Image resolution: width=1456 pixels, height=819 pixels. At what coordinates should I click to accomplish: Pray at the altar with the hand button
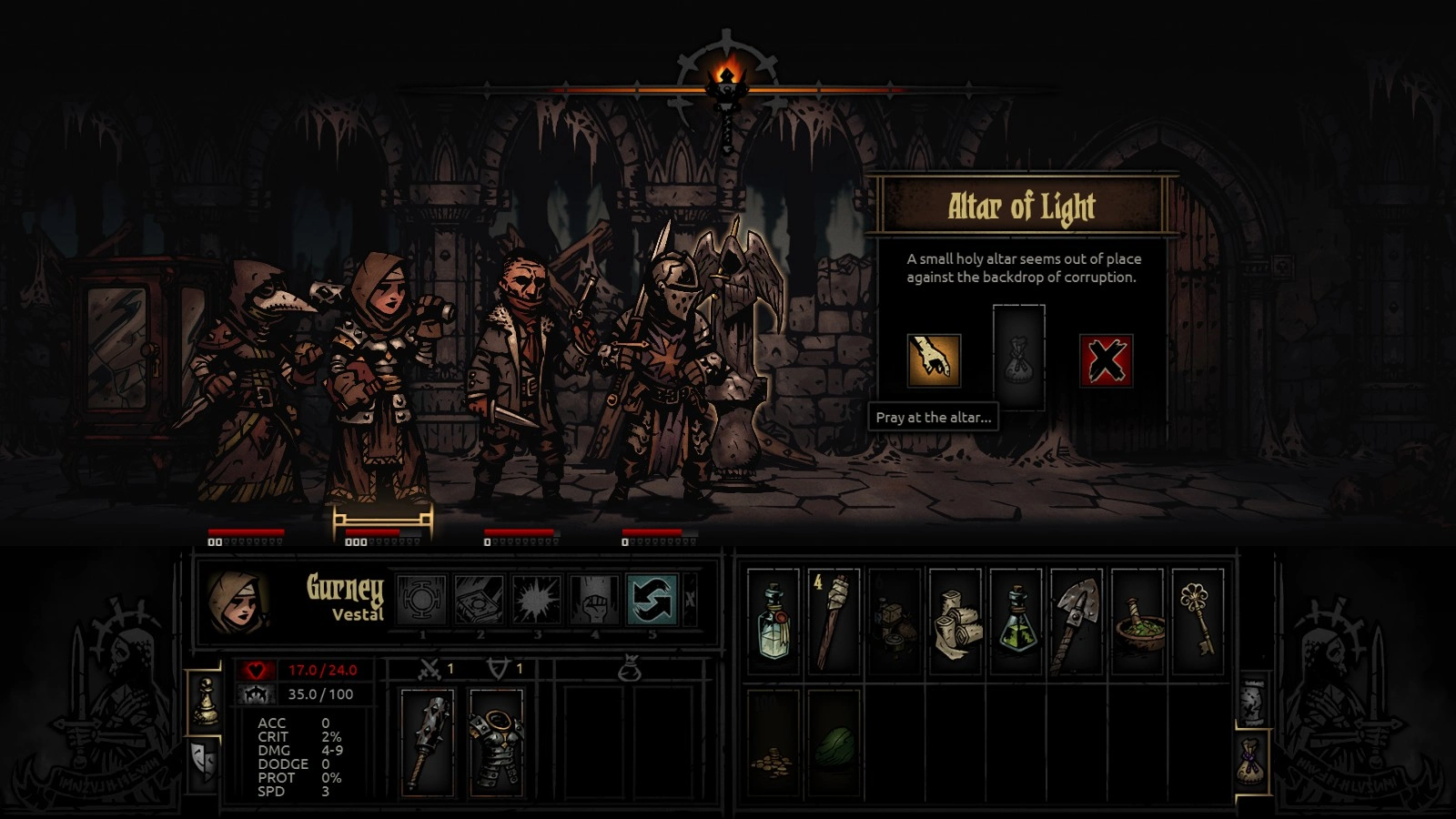point(934,360)
